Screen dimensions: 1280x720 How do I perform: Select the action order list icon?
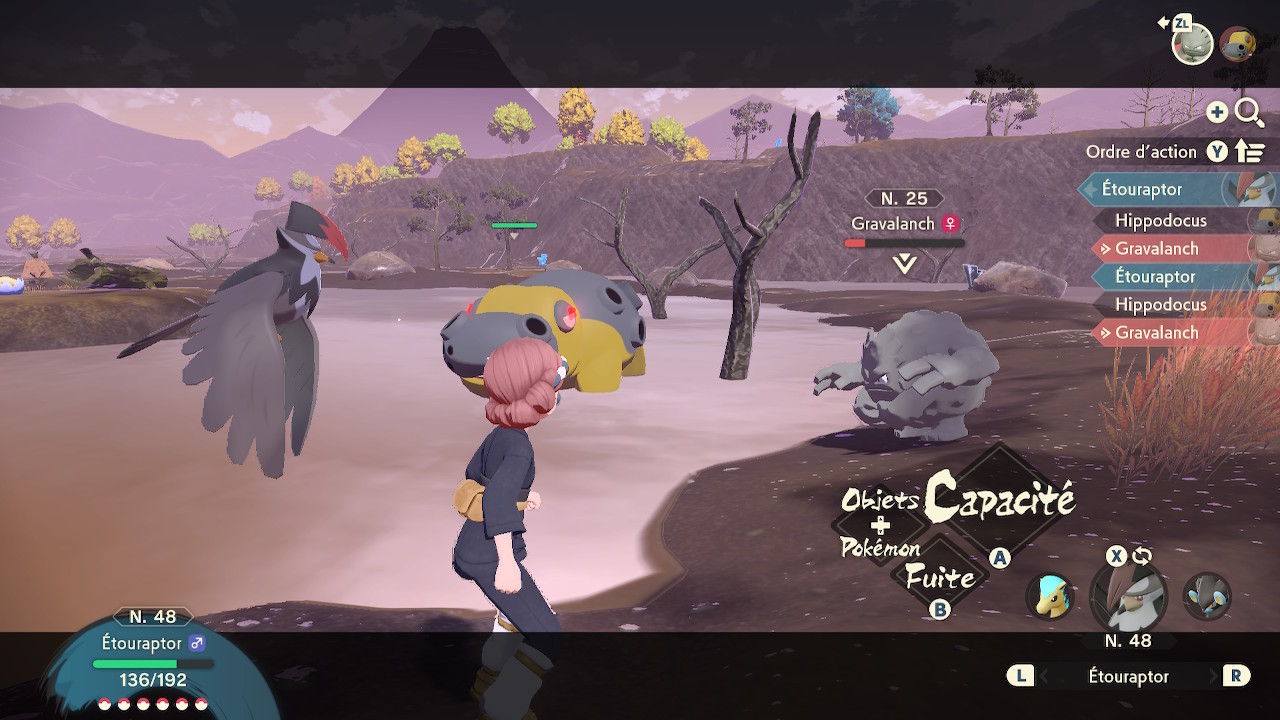coord(1249,151)
